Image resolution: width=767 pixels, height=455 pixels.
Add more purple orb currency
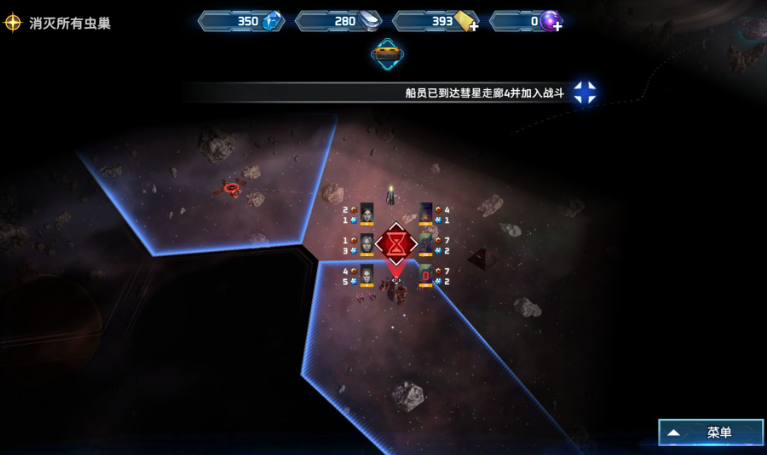pos(557,25)
